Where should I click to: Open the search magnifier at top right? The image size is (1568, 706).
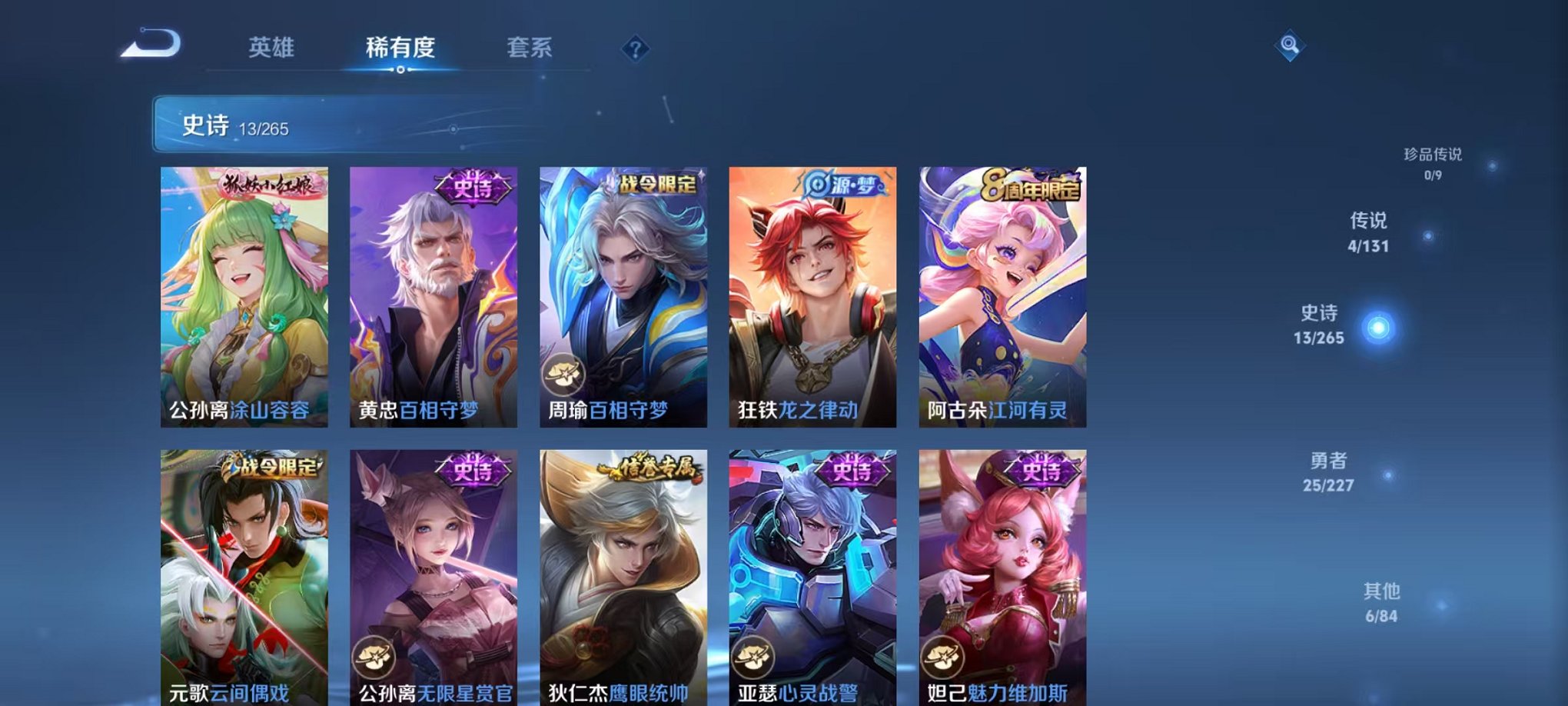tap(1289, 44)
